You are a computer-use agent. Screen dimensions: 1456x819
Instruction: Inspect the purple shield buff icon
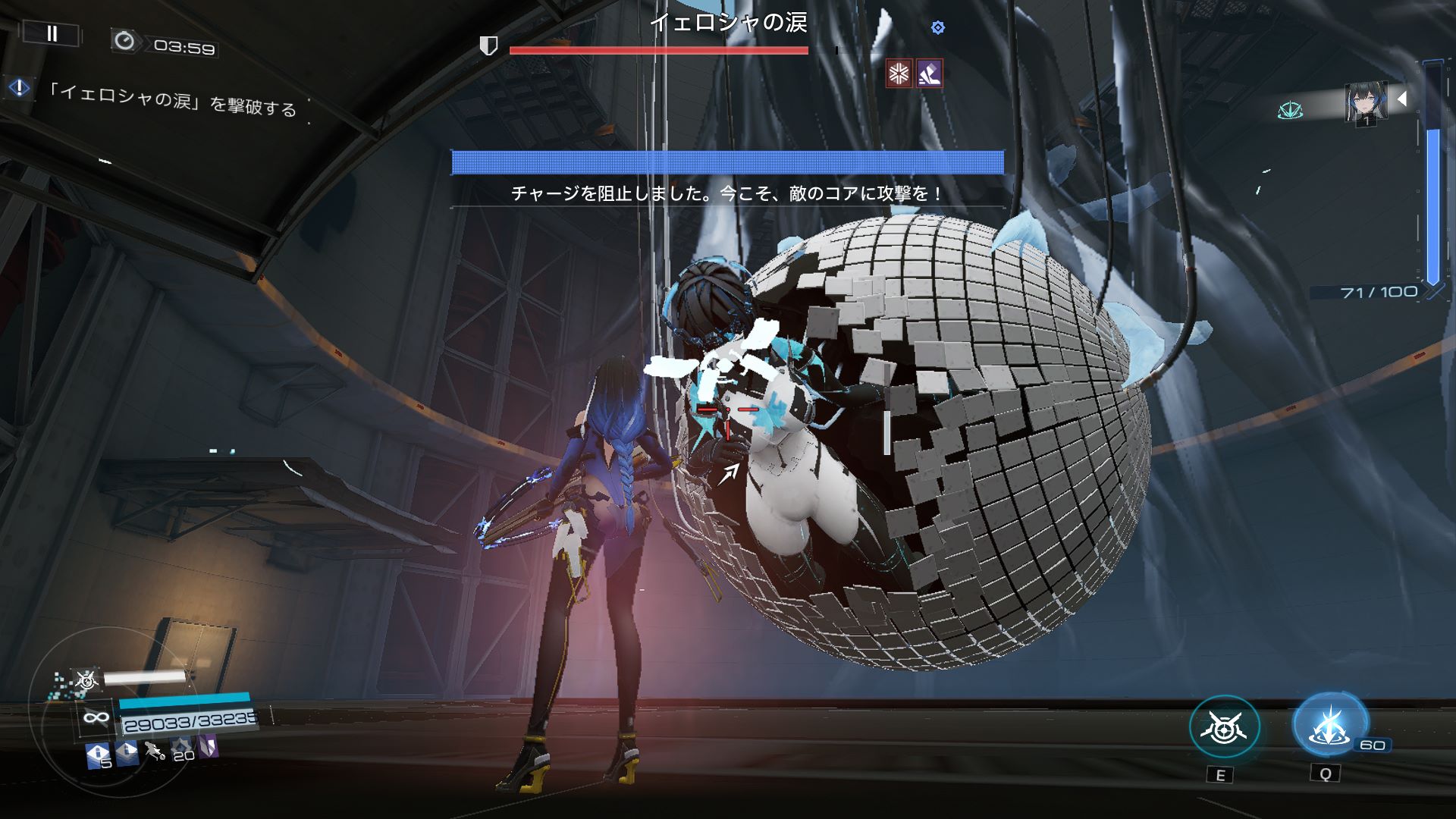(x=208, y=747)
